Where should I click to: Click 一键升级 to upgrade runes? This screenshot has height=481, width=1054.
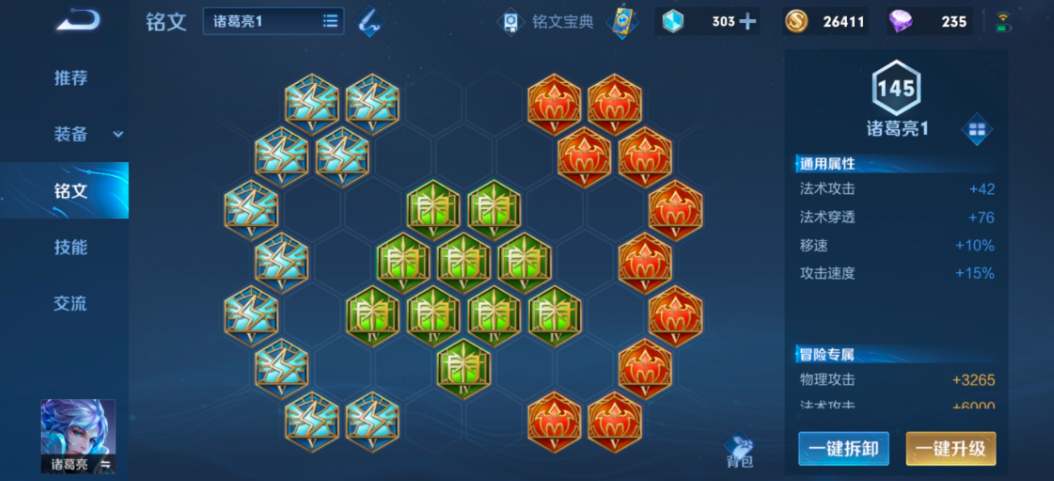coord(950,449)
